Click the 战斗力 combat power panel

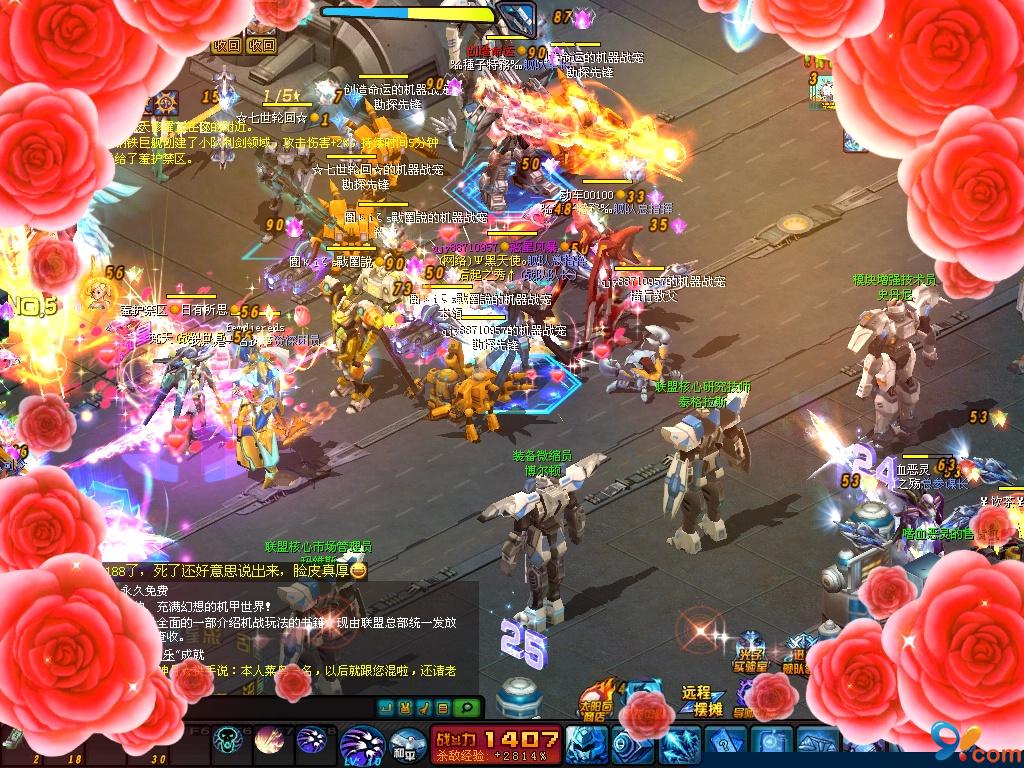tap(497, 744)
